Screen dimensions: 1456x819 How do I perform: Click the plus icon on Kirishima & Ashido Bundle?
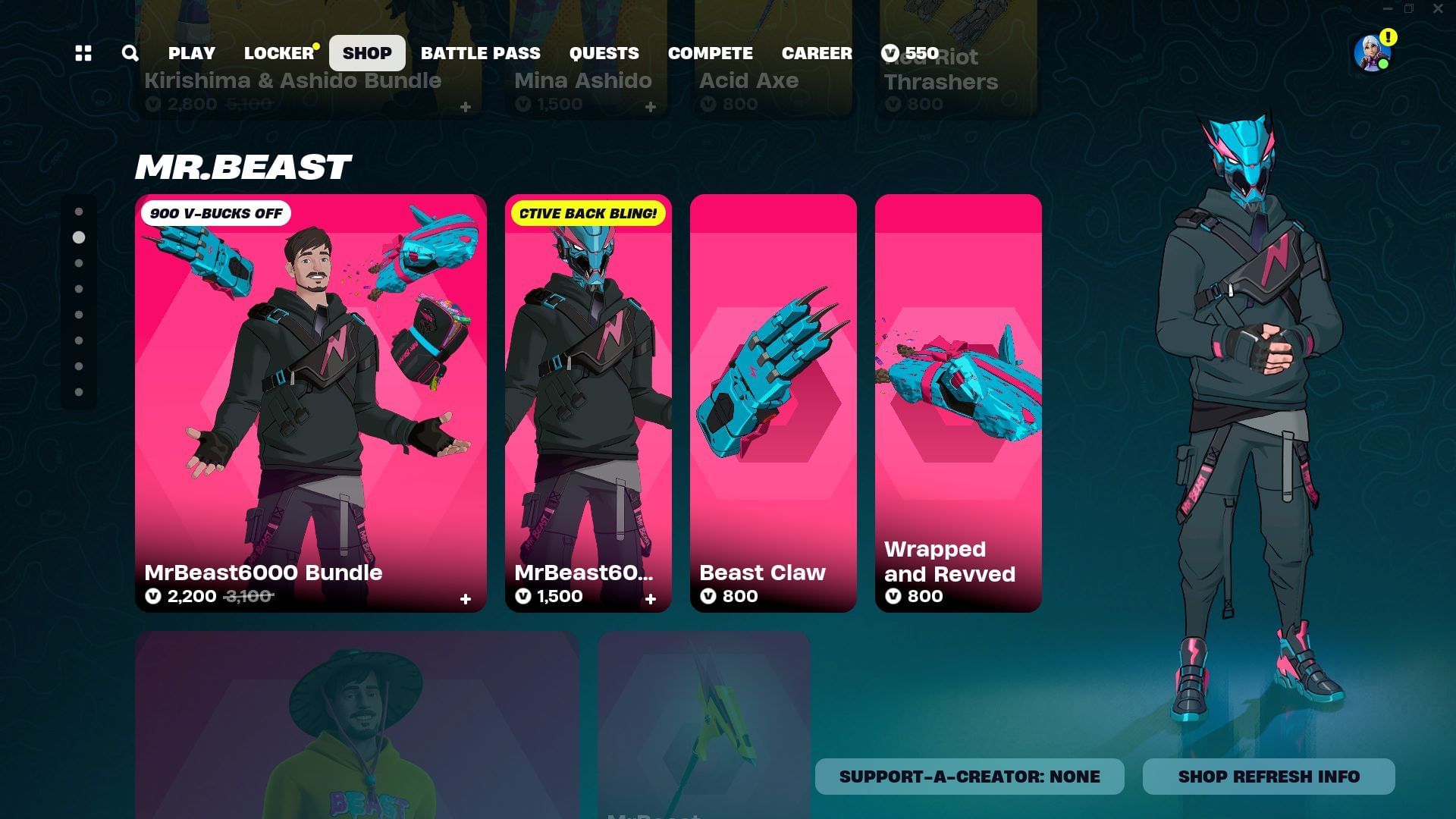click(x=466, y=107)
